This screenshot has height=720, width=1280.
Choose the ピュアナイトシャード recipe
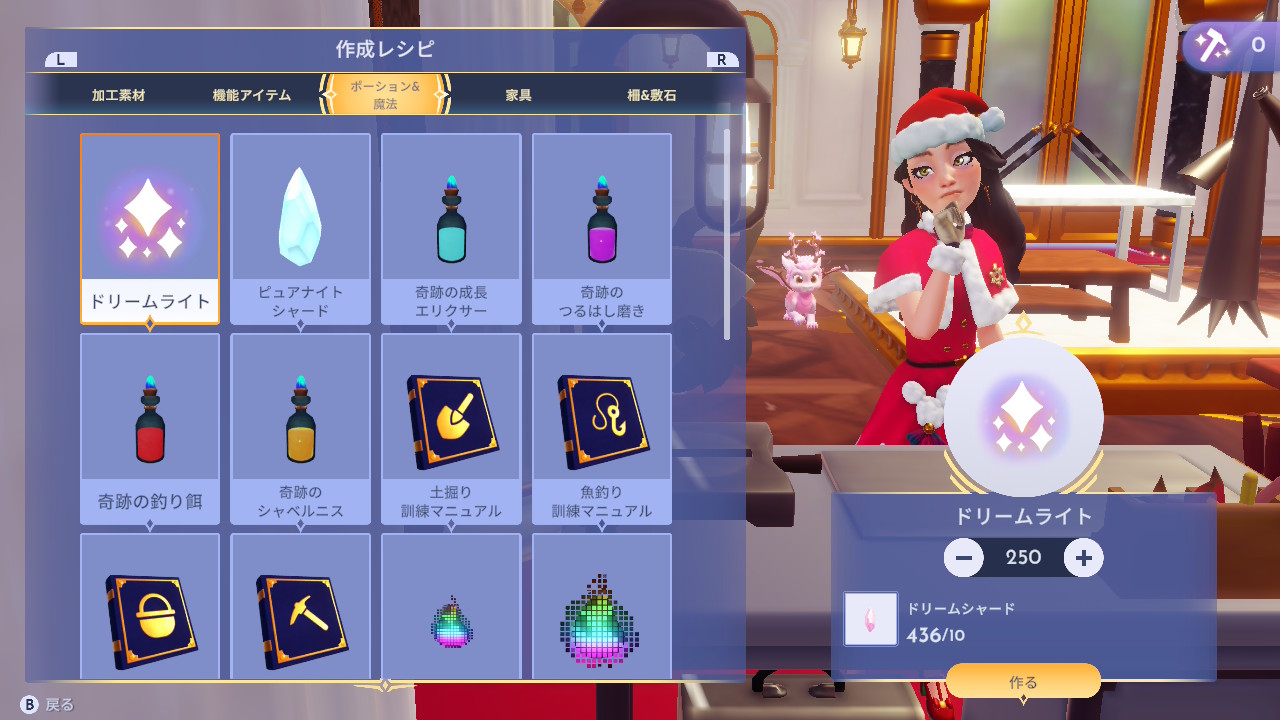(x=300, y=228)
